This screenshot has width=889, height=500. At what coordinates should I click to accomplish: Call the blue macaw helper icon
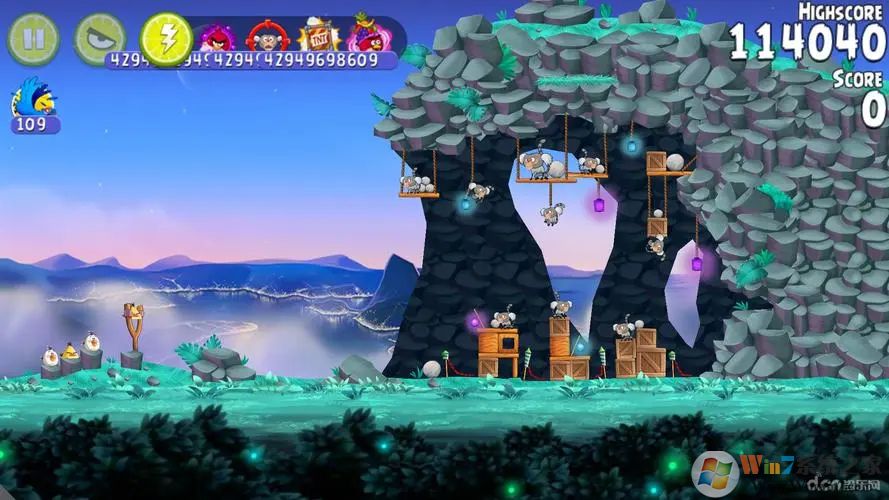pos(34,100)
